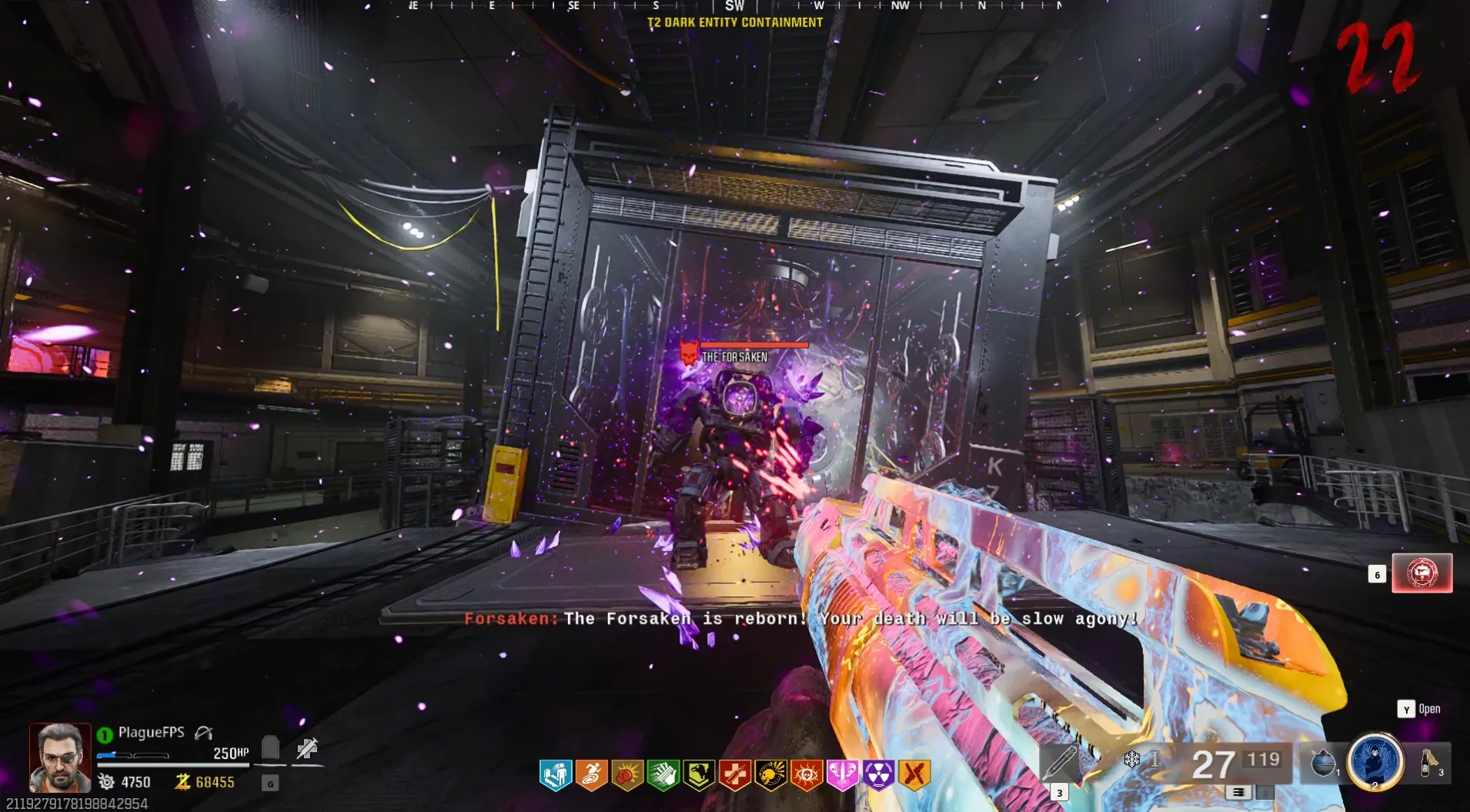Select the purple radiation symbol perk
1470x812 pixels.
(878, 775)
